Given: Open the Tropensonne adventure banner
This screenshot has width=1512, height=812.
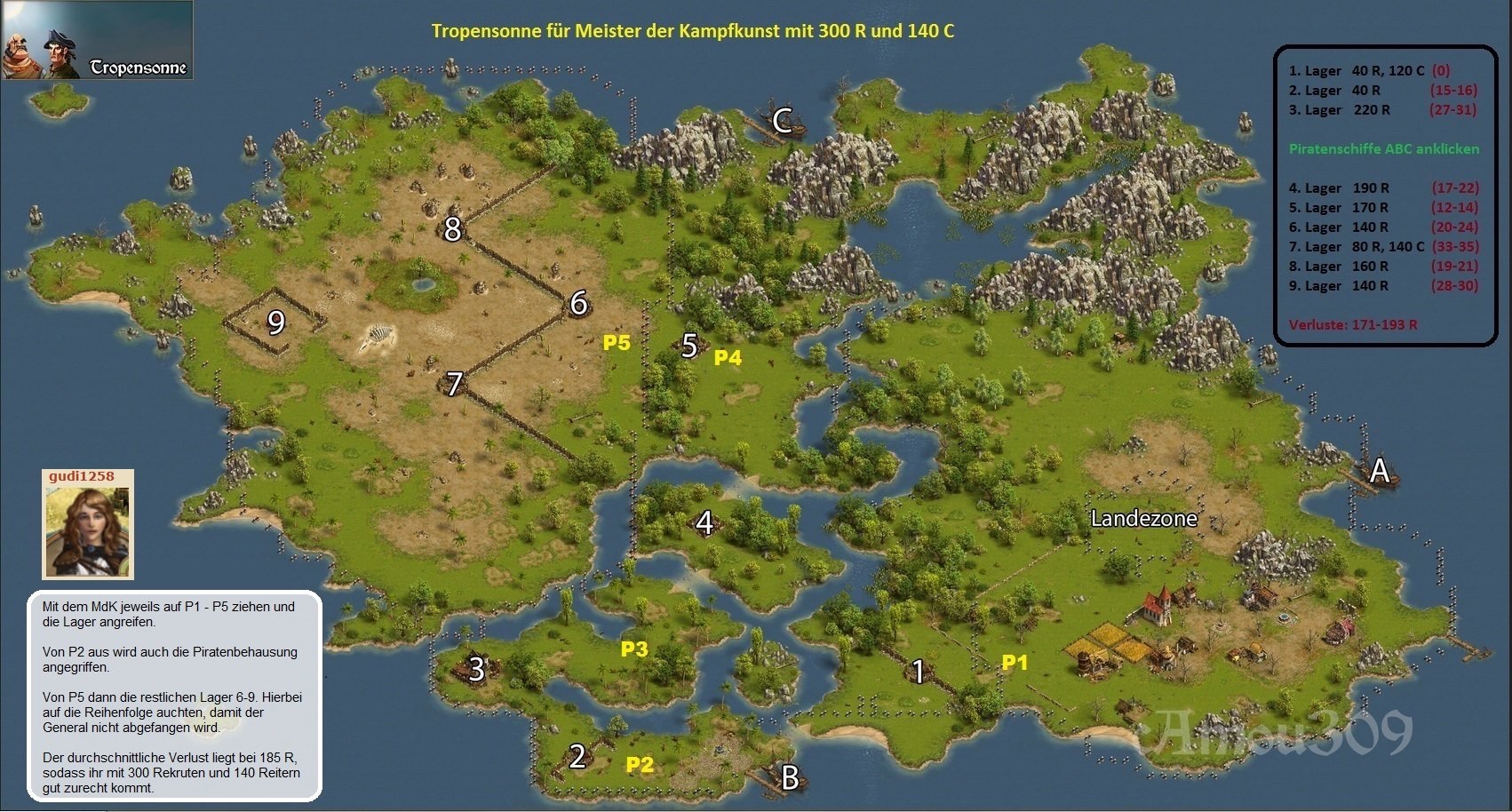Looking at the screenshot, I should 98,41.
